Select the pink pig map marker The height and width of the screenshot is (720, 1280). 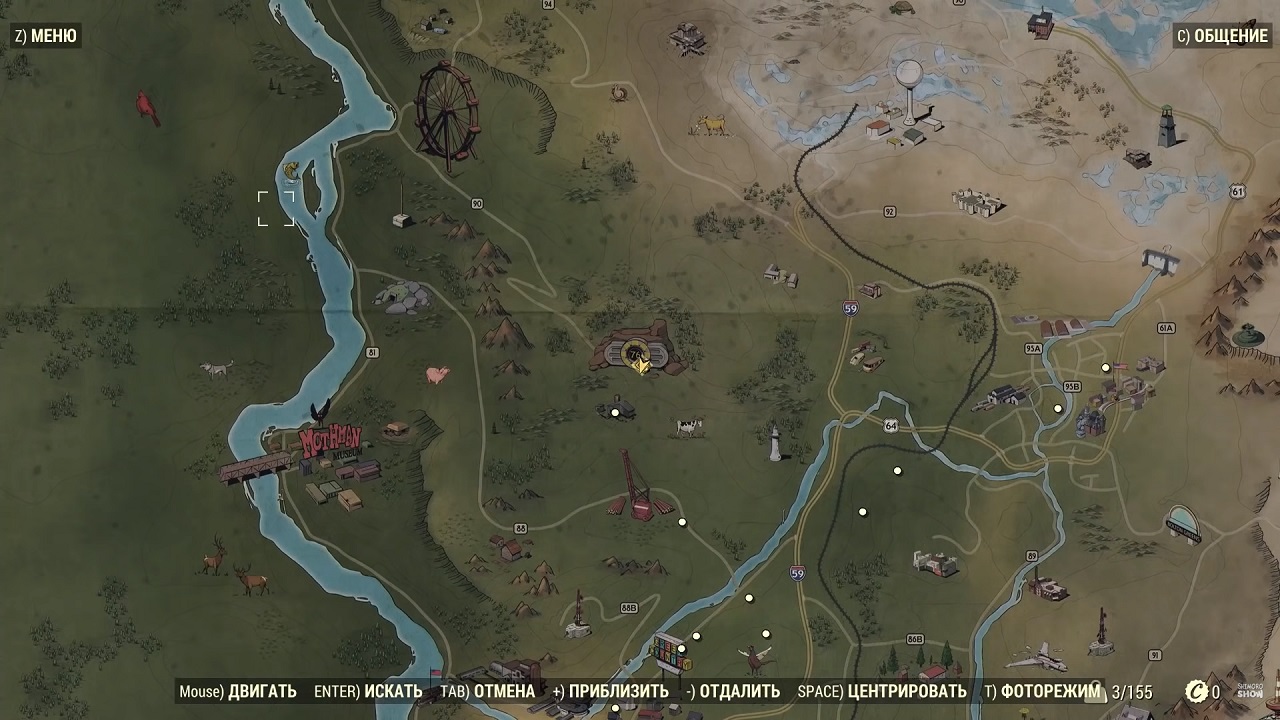(437, 375)
